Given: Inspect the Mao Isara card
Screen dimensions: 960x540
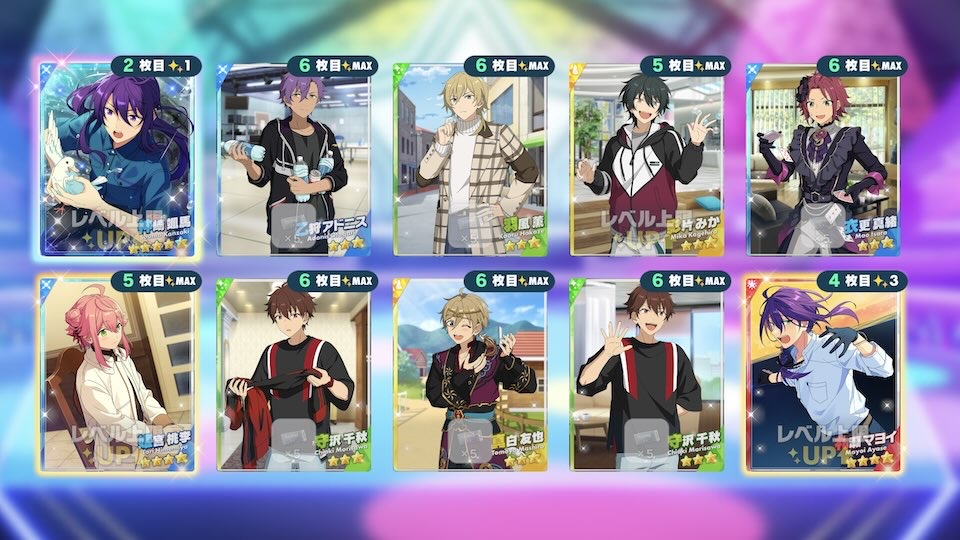Looking at the screenshot, I should (824, 160).
